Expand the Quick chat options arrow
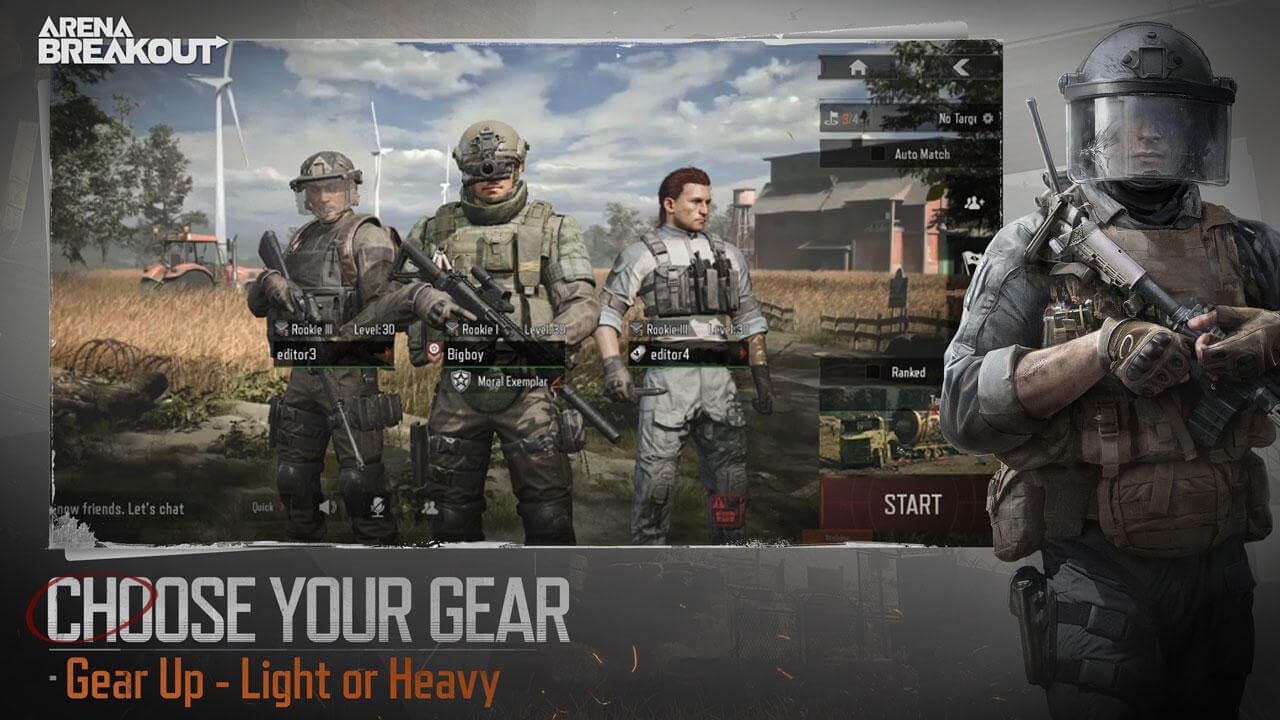This screenshot has width=1280, height=720. (x=280, y=506)
